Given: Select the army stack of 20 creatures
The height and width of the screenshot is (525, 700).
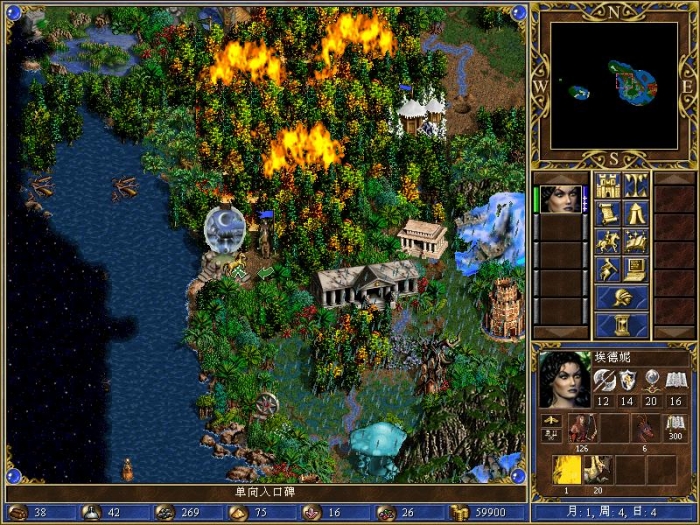Looking at the screenshot, I should click(599, 471).
